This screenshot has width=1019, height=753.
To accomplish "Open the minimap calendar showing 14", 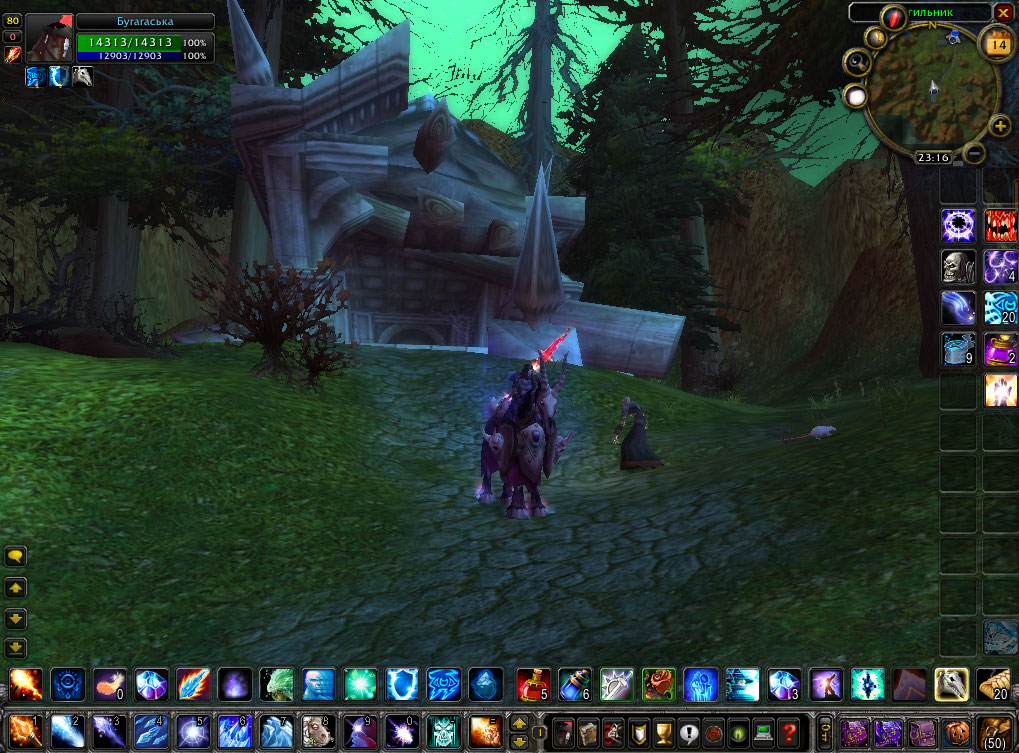I will [997, 43].
